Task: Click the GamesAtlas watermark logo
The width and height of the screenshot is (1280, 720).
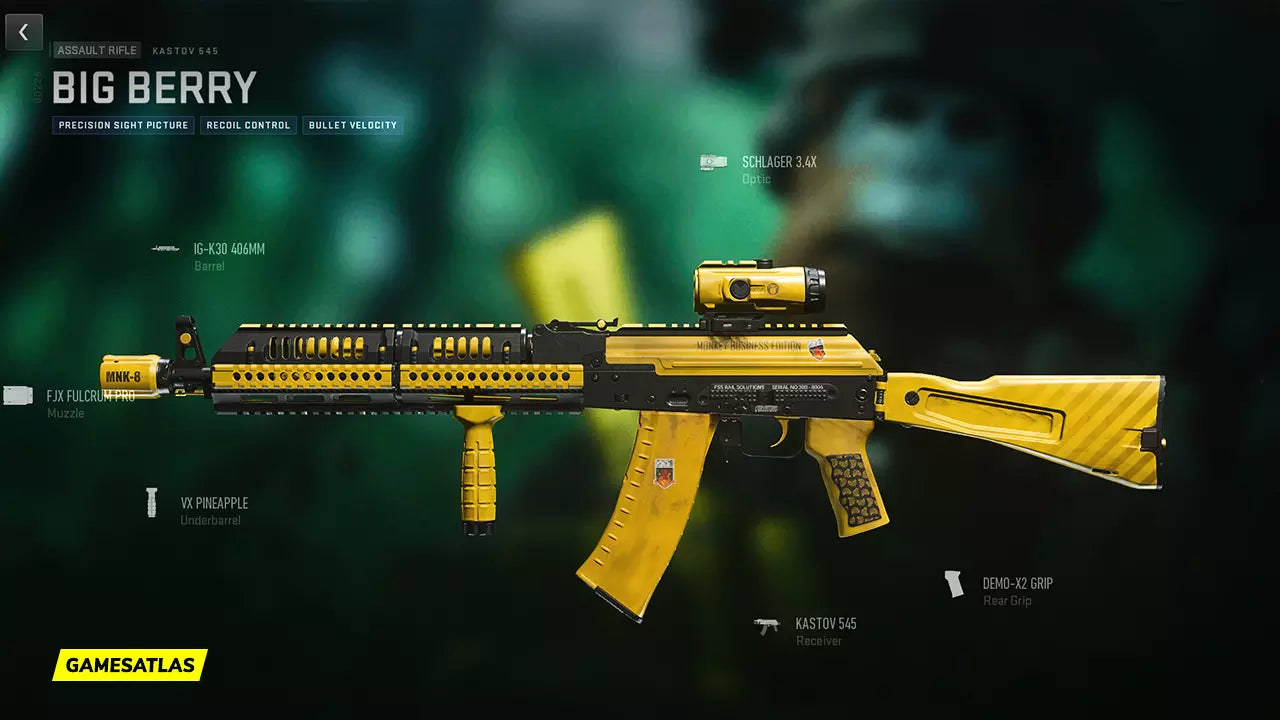Action: tap(130, 665)
